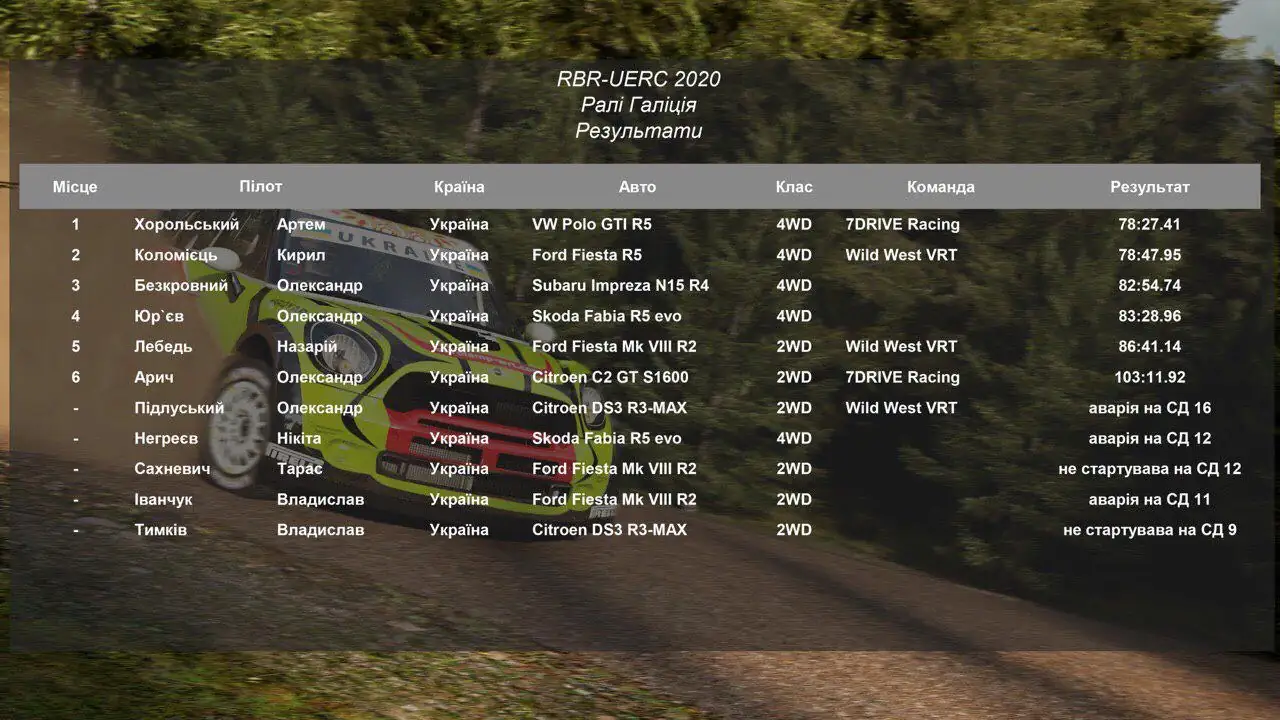Click the Клас column header
This screenshot has width=1280, height=720.
pos(794,187)
